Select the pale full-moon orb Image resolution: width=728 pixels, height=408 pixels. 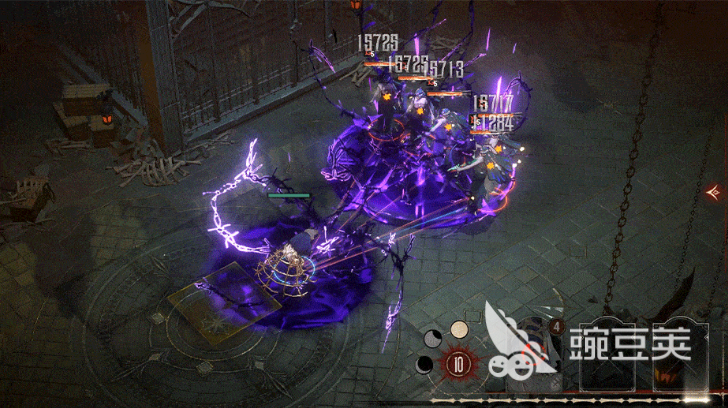(459, 329)
